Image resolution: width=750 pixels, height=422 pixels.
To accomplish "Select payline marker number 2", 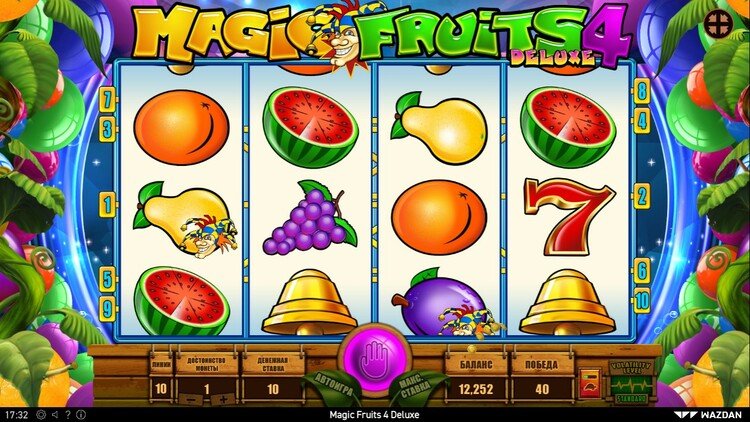I will click(641, 196).
